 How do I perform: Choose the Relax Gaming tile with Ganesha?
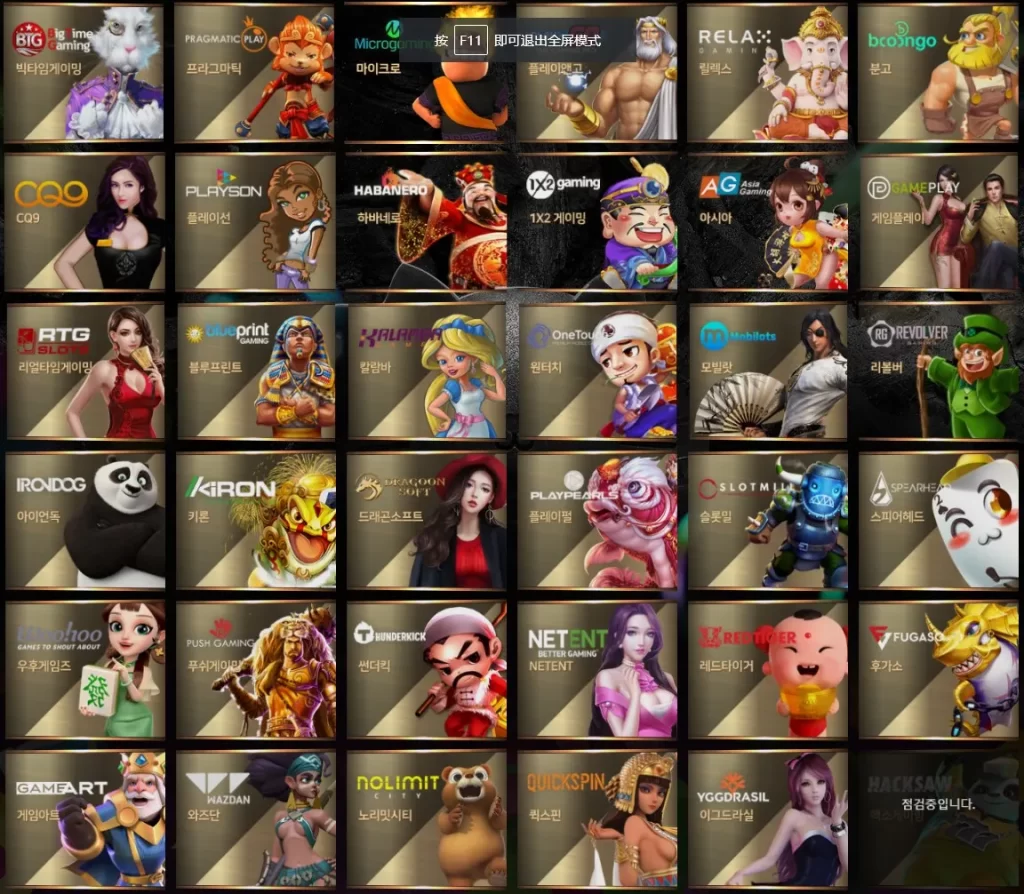coord(767,72)
